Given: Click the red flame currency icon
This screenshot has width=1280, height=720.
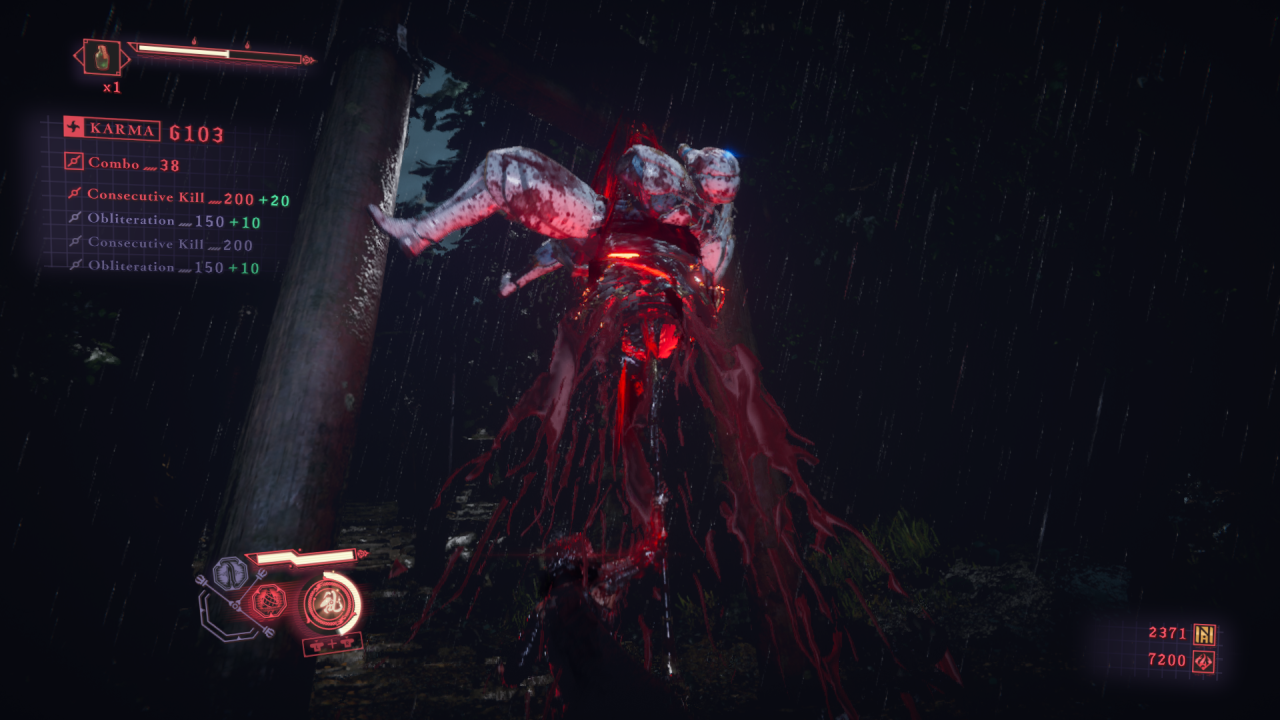Looking at the screenshot, I should [1204, 660].
